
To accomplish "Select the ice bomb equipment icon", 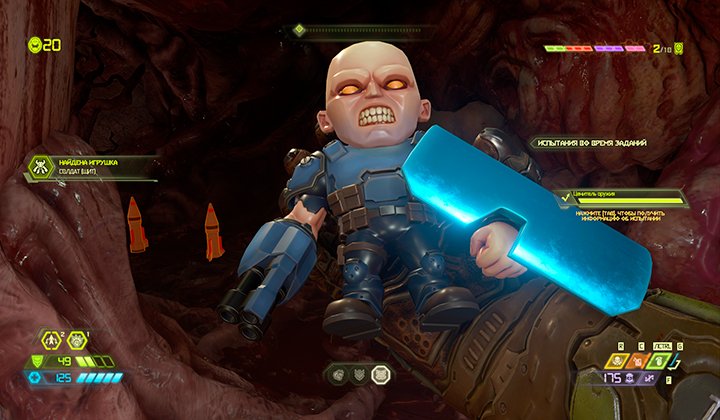I will pos(78,340).
